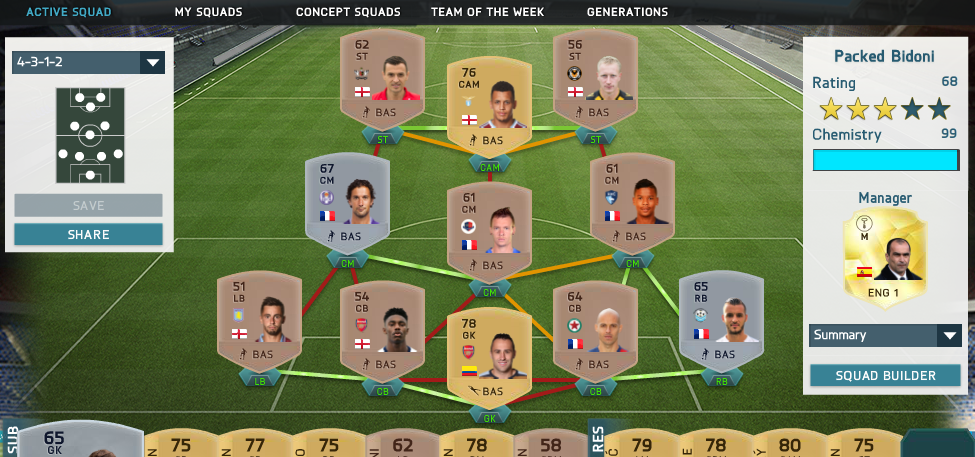
Task: Select the Active Squad tab
Action: (69, 12)
